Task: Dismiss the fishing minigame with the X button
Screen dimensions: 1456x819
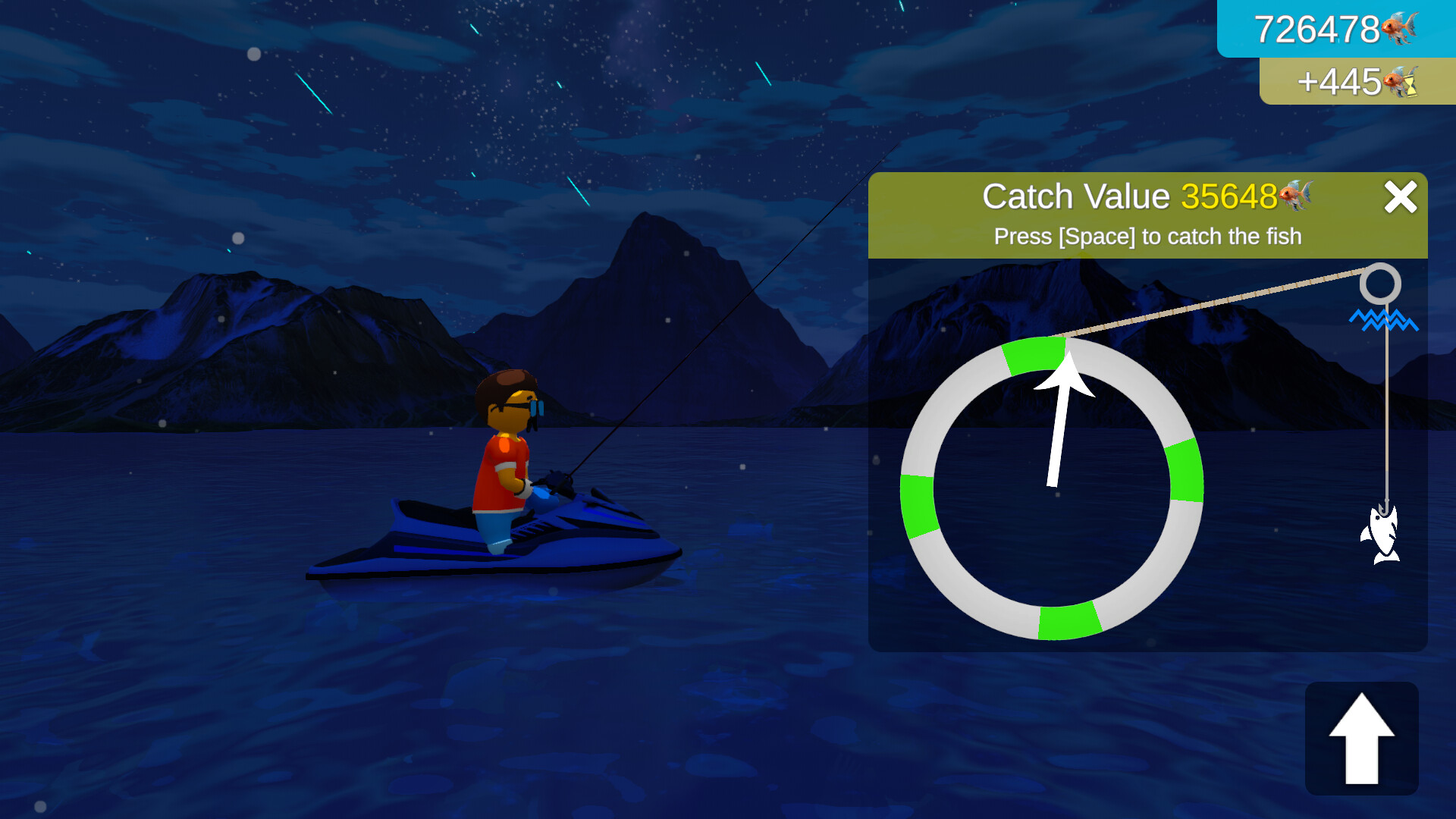Action: point(1401,196)
